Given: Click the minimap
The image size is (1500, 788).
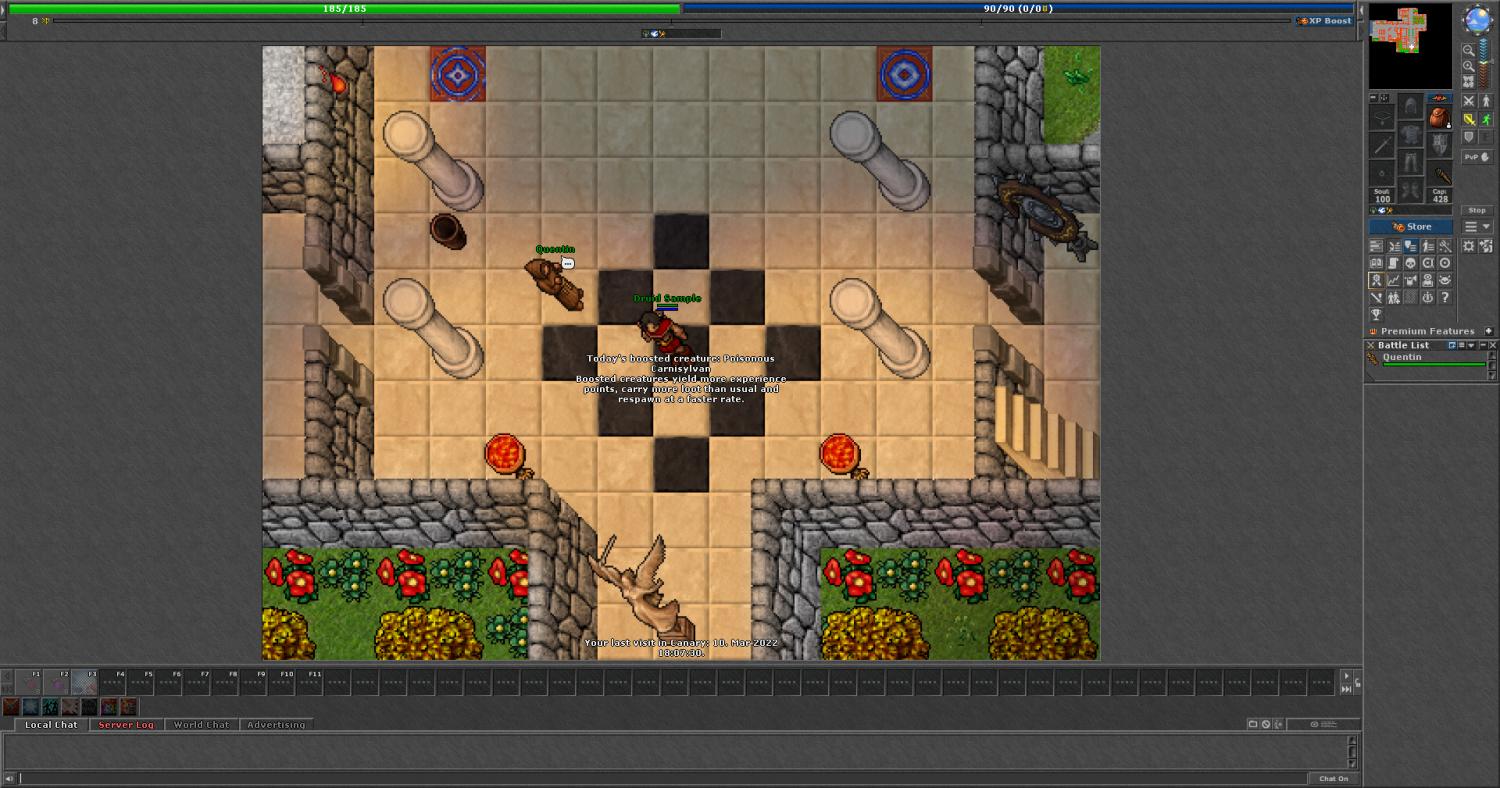Looking at the screenshot, I should tap(1409, 46).
